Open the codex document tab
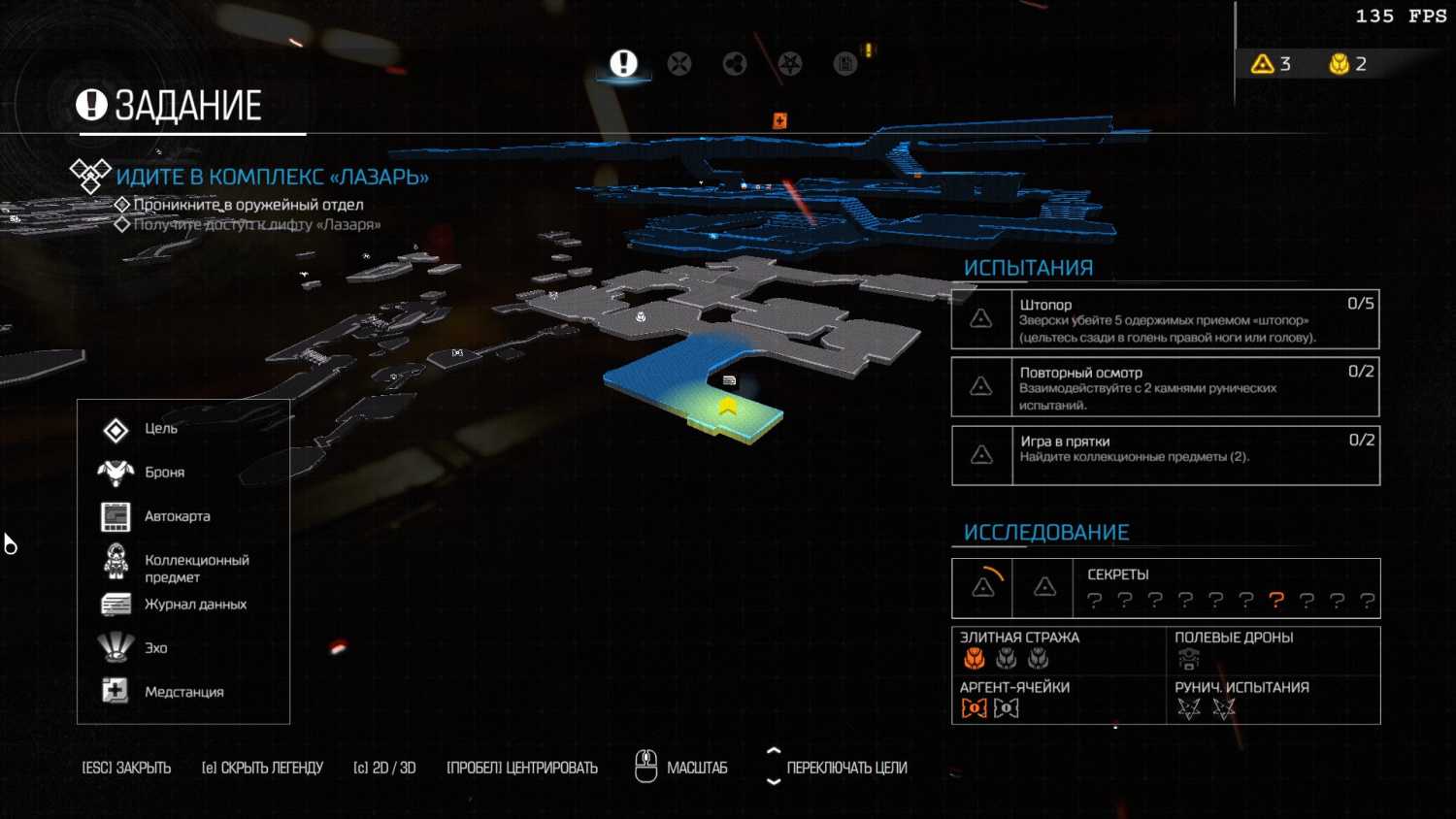Viewport: 1456px width, 819px height. [x=845, y=64]
